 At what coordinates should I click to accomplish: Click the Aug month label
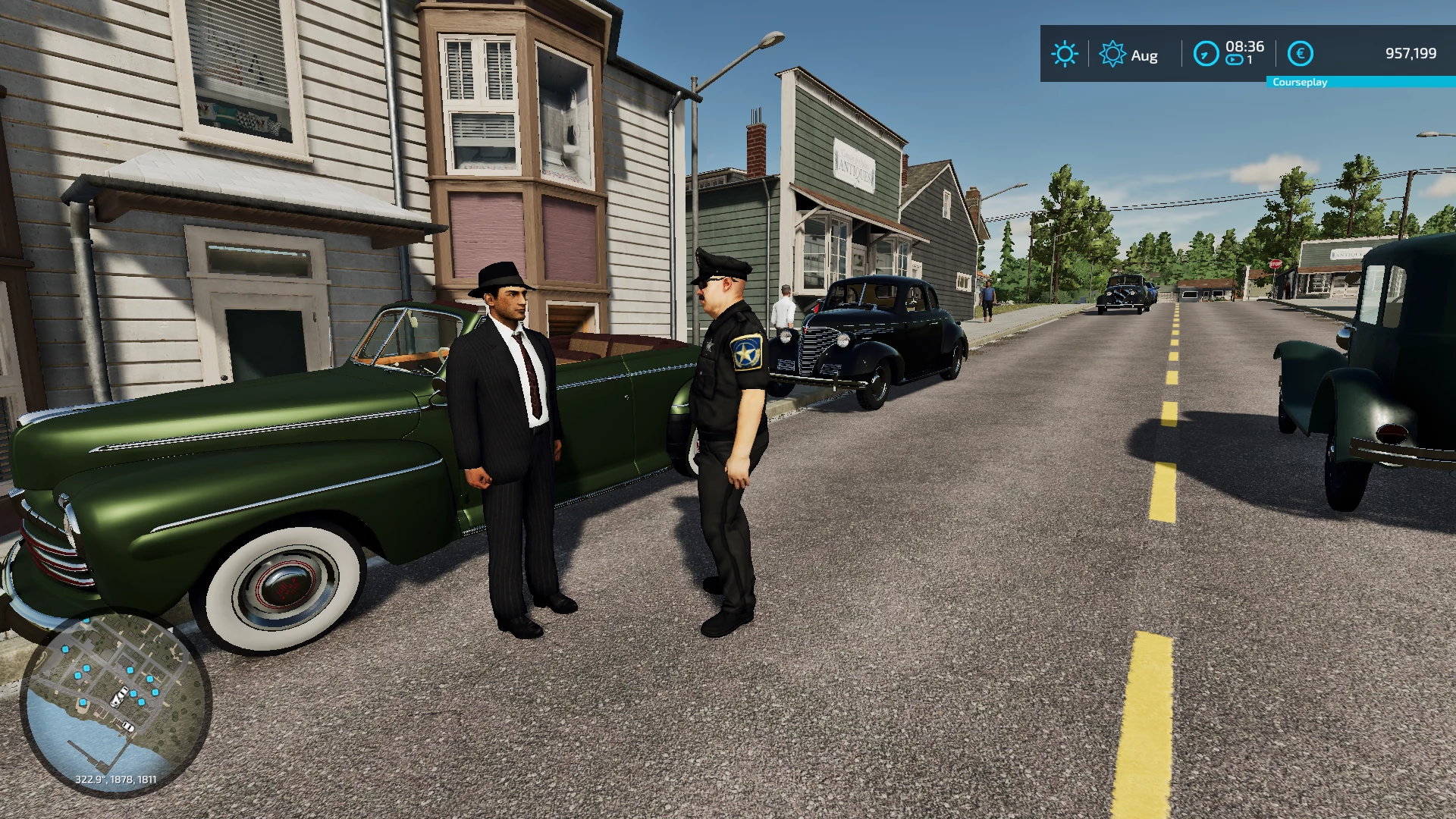(1145, 55)
